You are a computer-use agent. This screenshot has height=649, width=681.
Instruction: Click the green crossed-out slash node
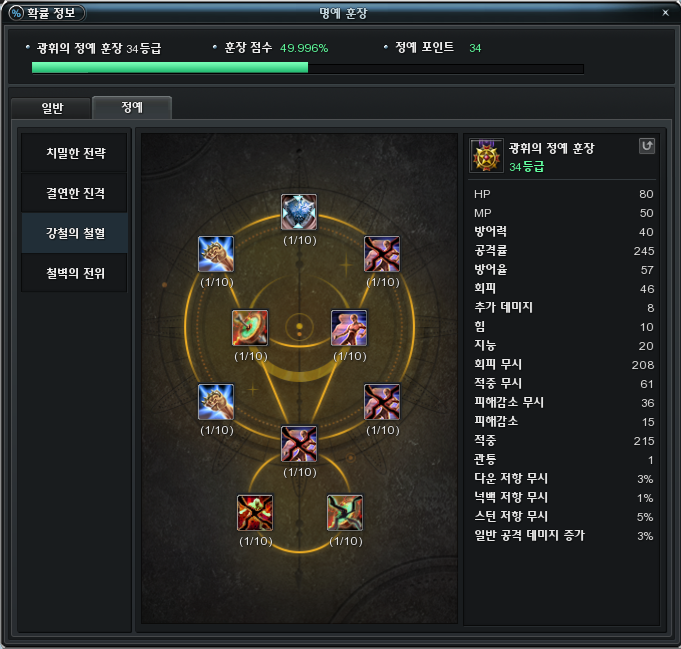coord(345,512)
